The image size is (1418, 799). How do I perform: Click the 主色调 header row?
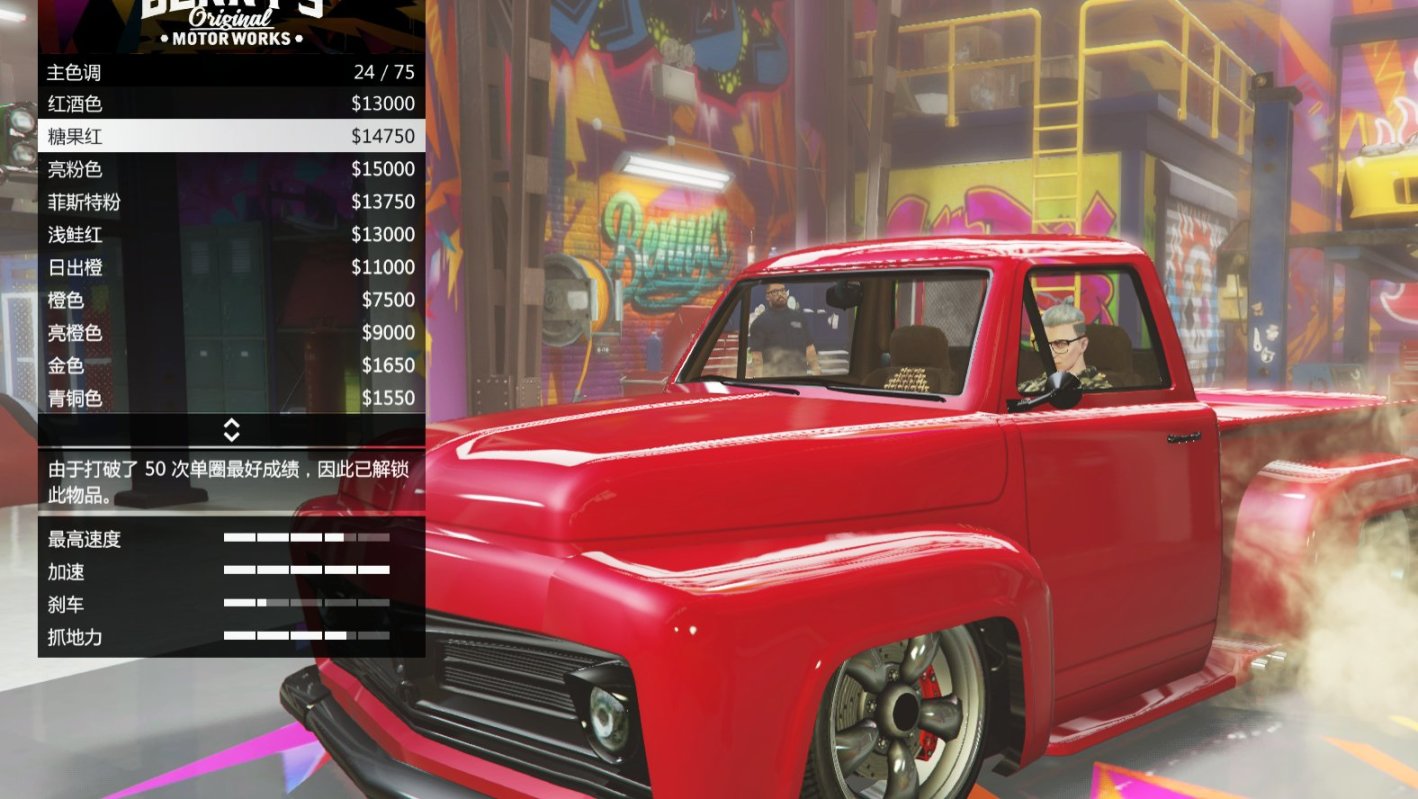228,71
